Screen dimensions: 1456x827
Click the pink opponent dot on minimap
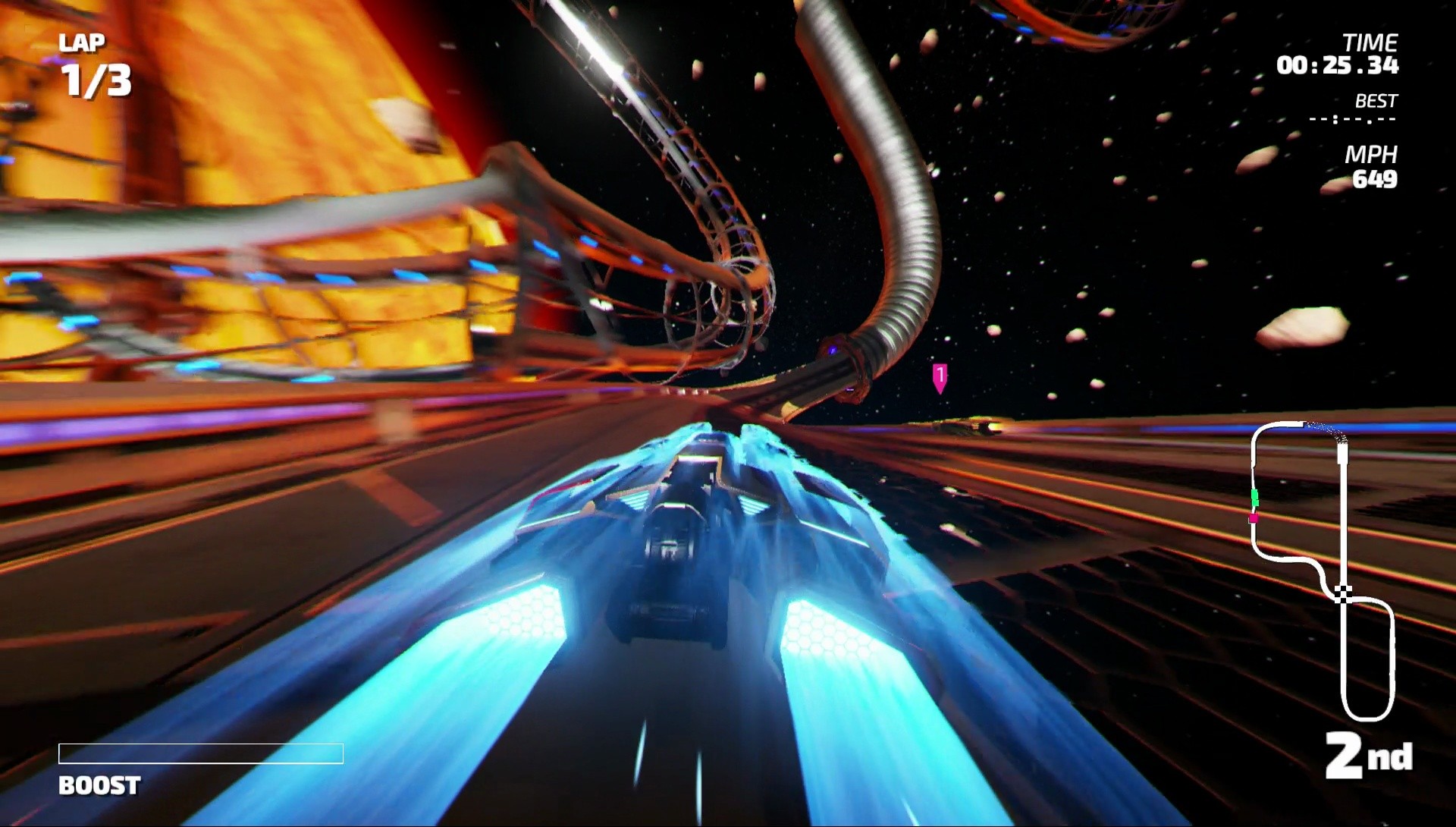tap(1254, 518)
